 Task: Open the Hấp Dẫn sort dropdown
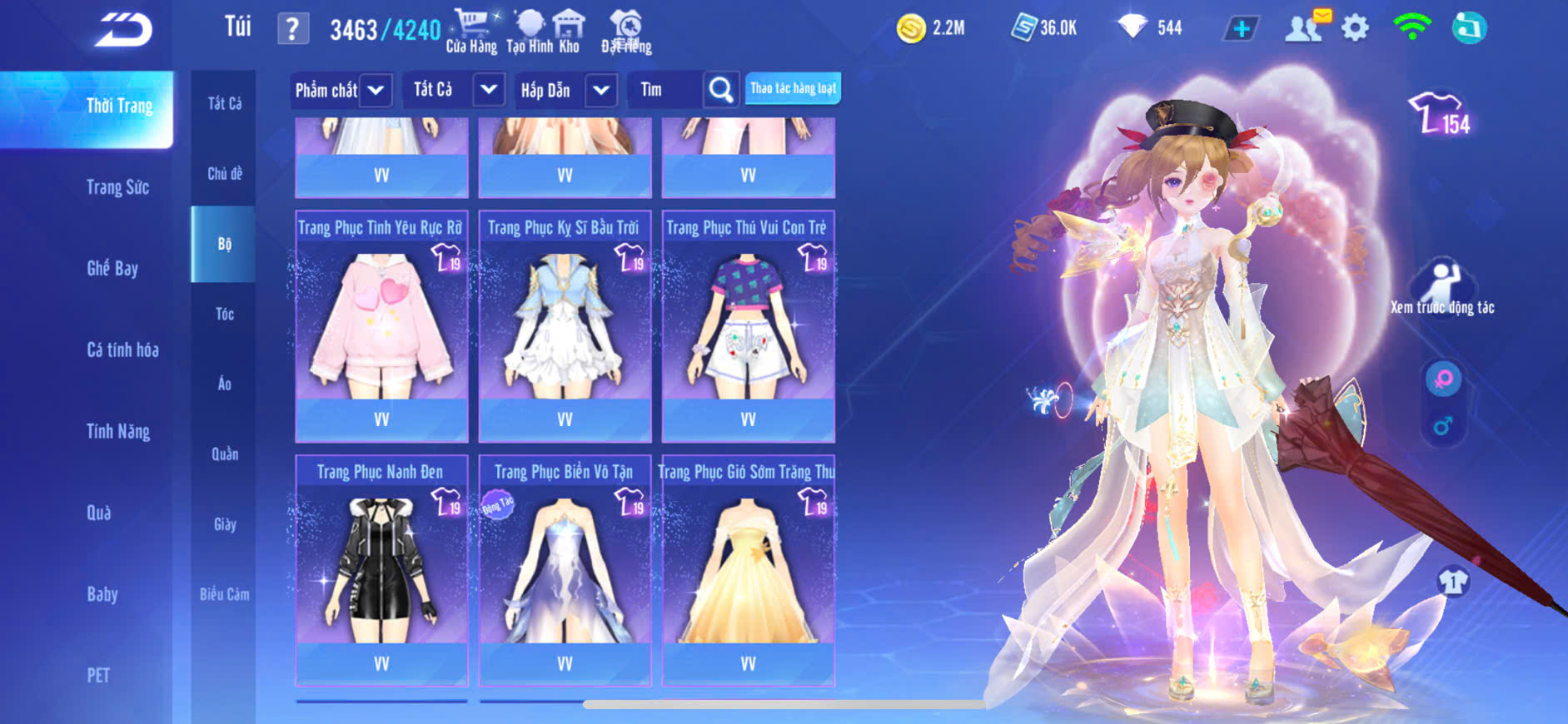(x=600, y=90)
